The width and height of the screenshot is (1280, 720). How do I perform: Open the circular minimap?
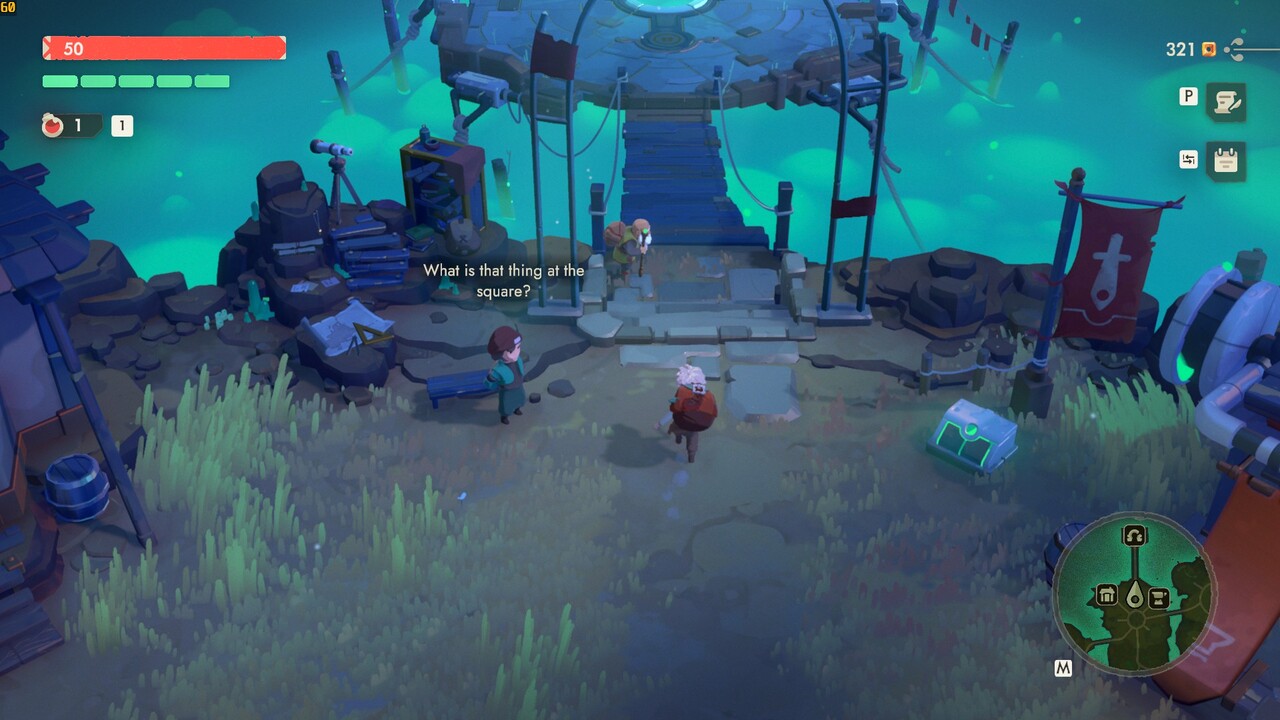[x=1134, y=594]
